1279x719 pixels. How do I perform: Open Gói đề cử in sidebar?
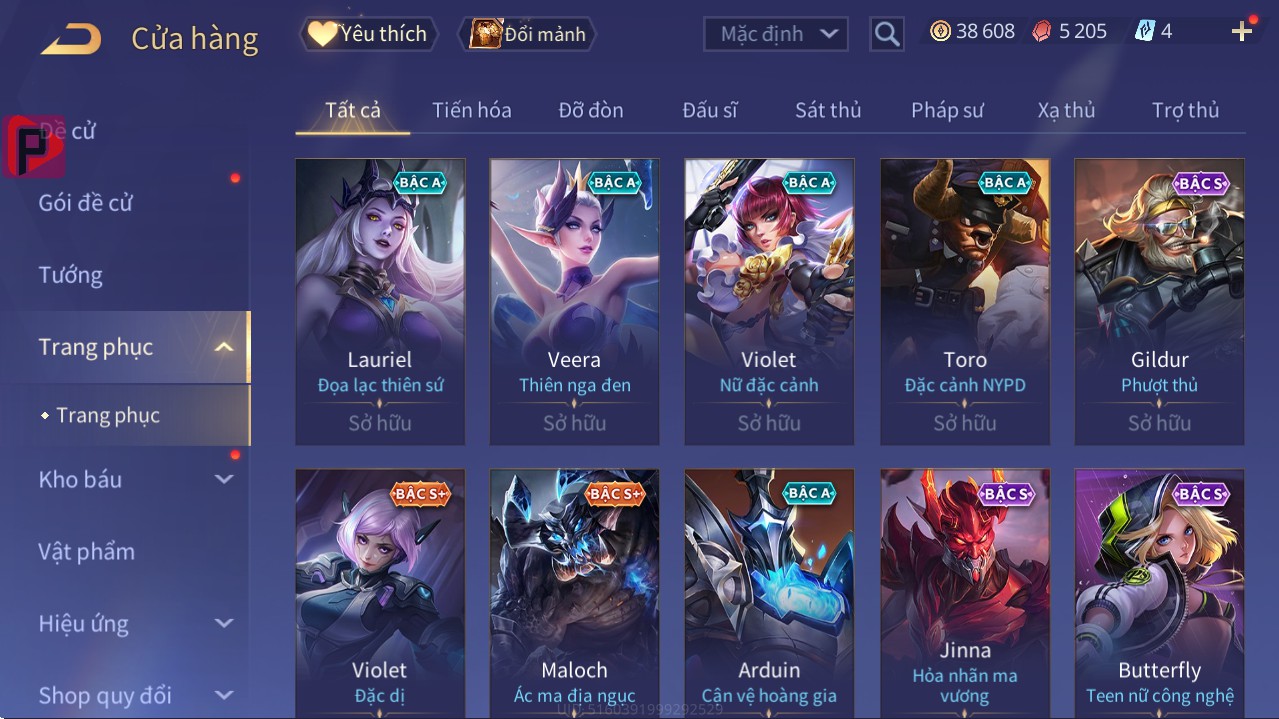86,203
